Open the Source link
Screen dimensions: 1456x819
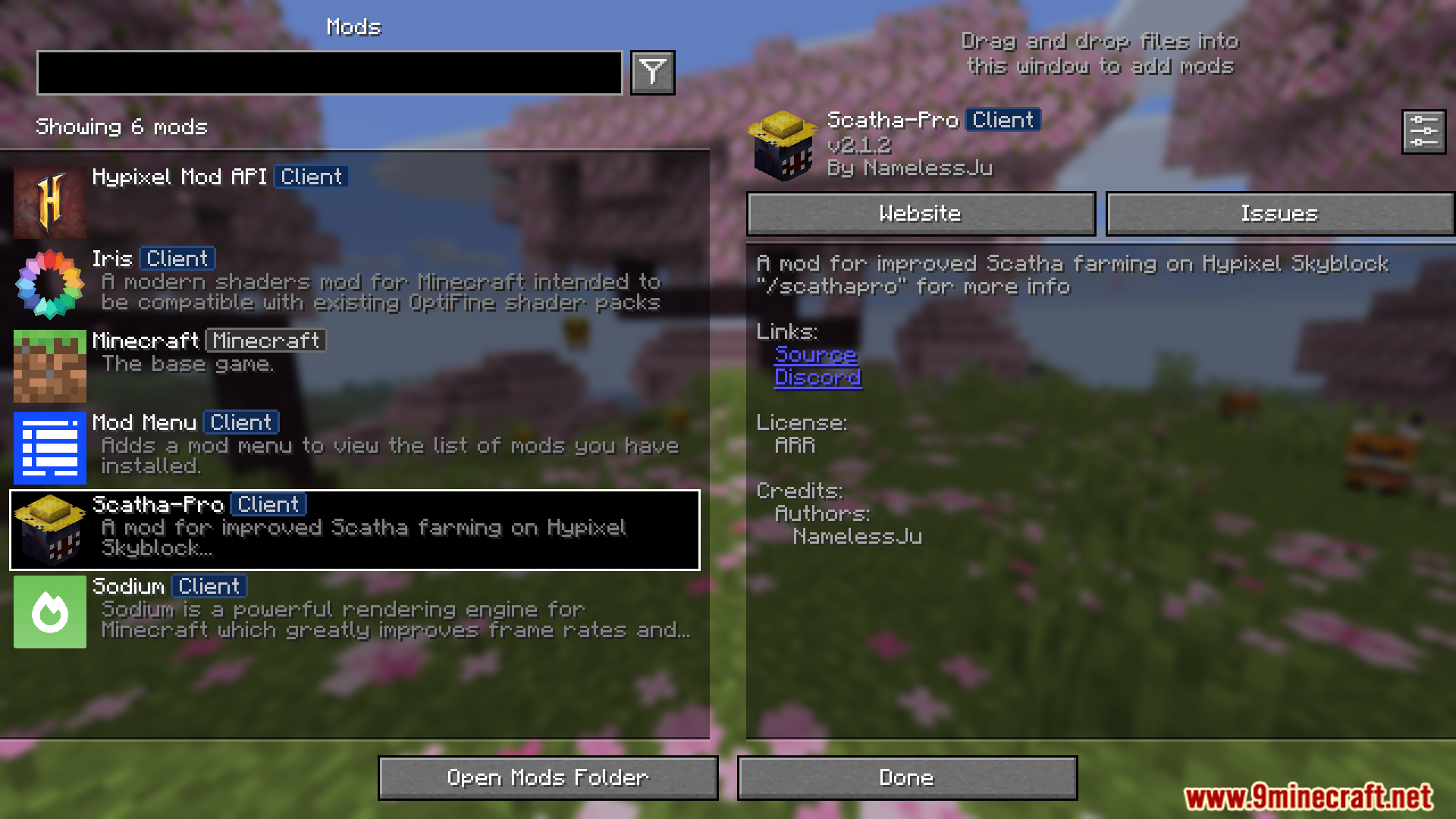click(x=814, y=355)
